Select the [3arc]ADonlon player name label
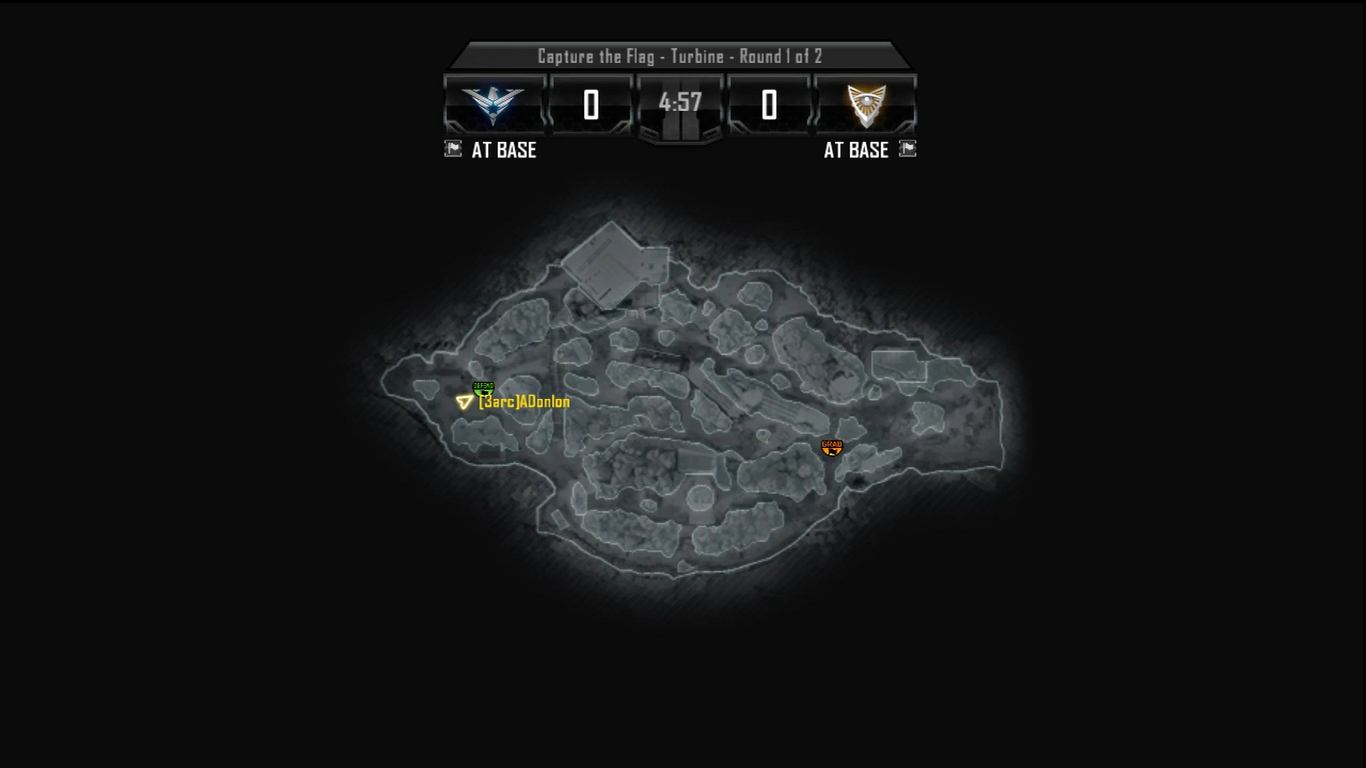Viewport: 1366px width, 768px height. pos(525,402)
